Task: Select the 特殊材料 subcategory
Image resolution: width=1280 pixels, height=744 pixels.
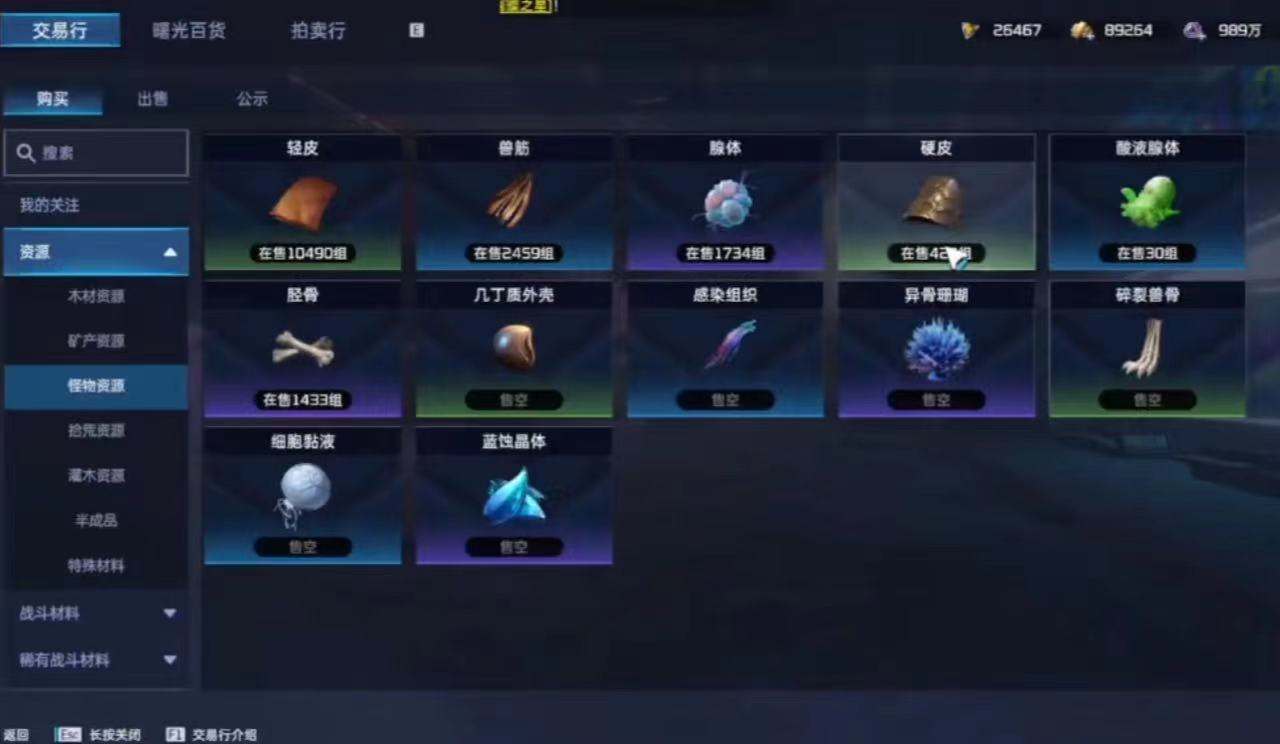Action: coord(96,565)
